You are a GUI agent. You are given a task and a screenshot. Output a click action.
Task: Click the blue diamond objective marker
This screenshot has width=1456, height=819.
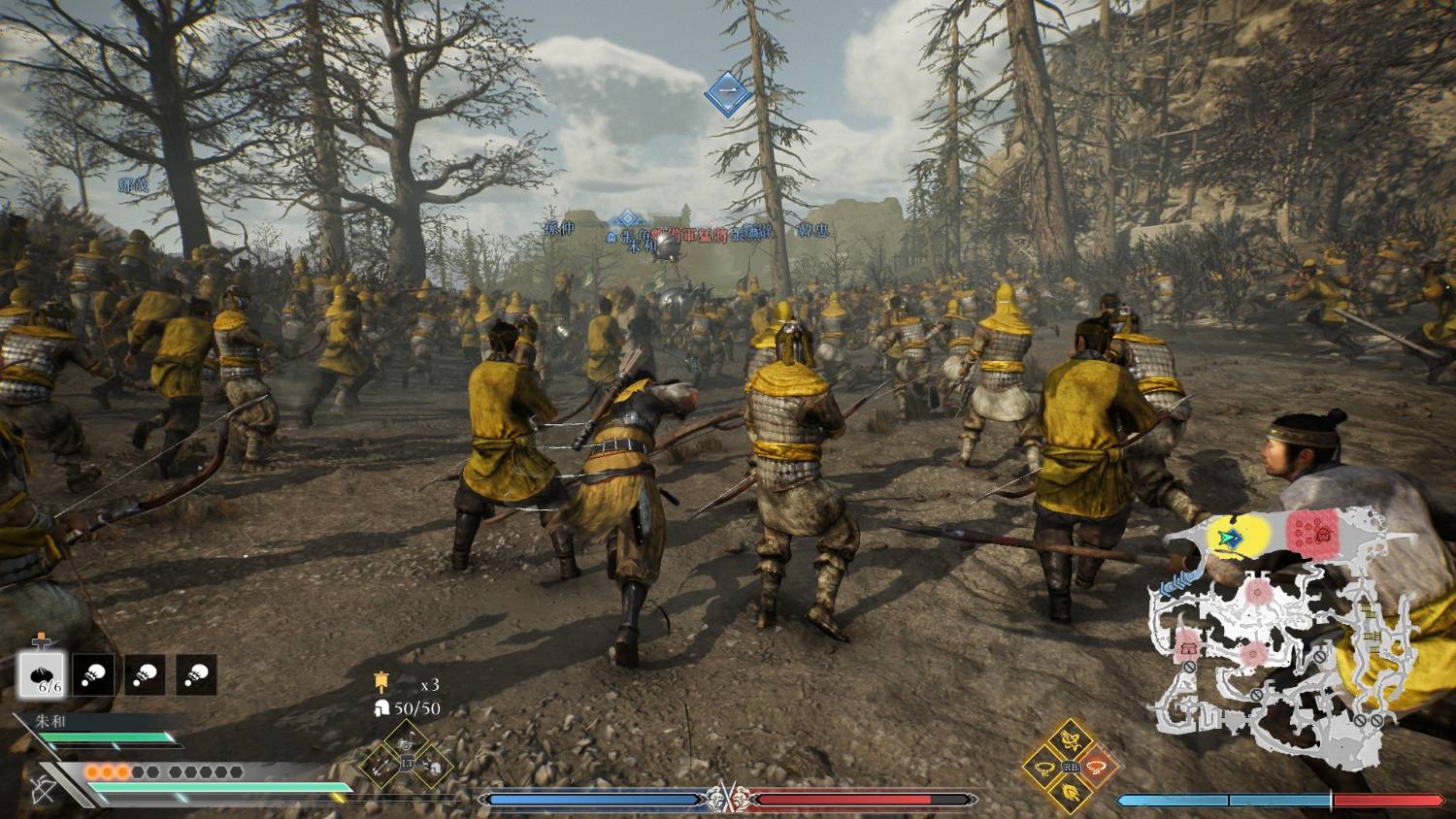(727, 94)
